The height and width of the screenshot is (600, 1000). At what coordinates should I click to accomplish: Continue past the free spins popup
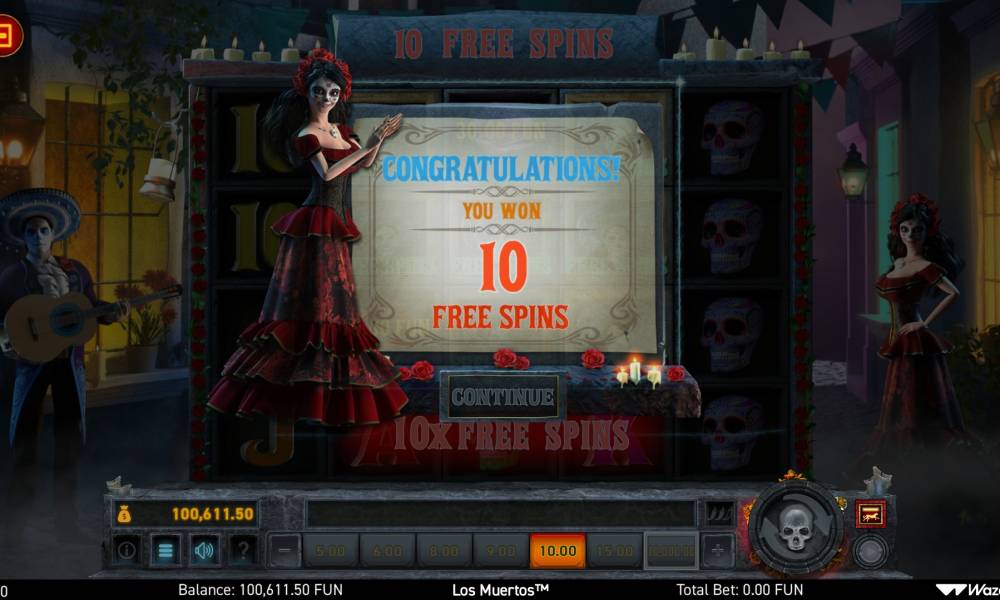tap(503, 397)
